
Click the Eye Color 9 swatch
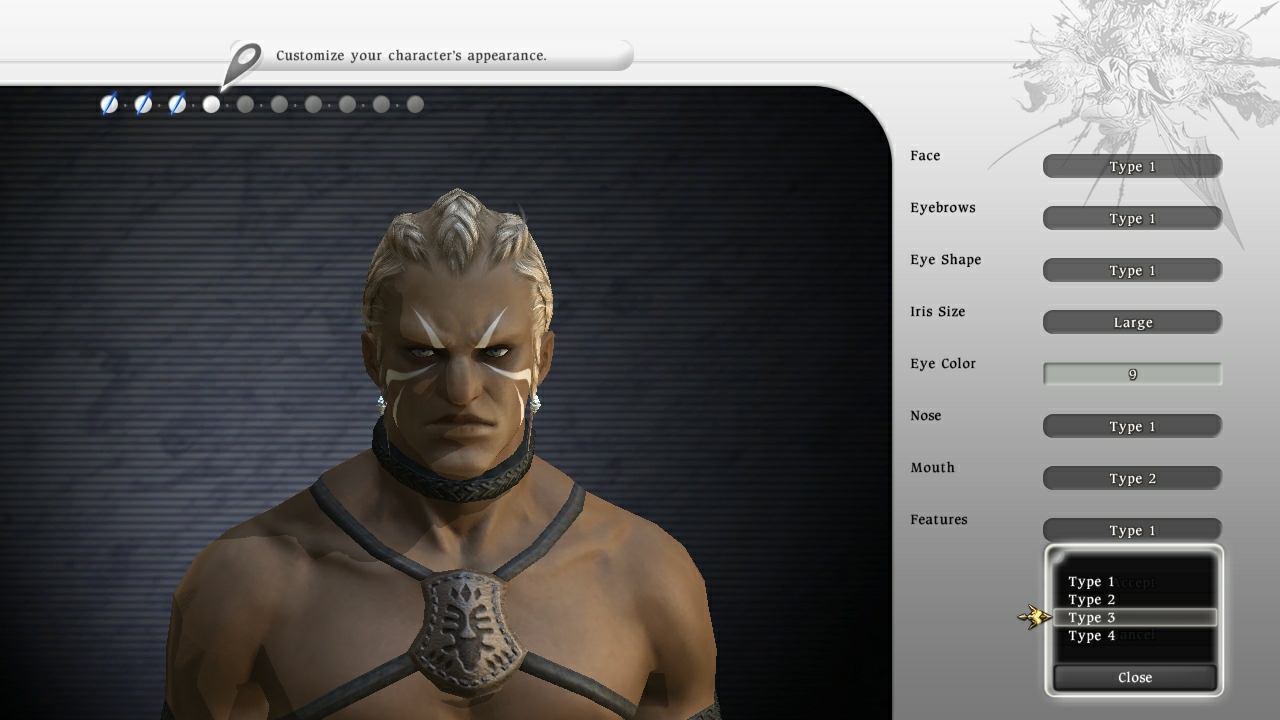tap(1131, 373)
